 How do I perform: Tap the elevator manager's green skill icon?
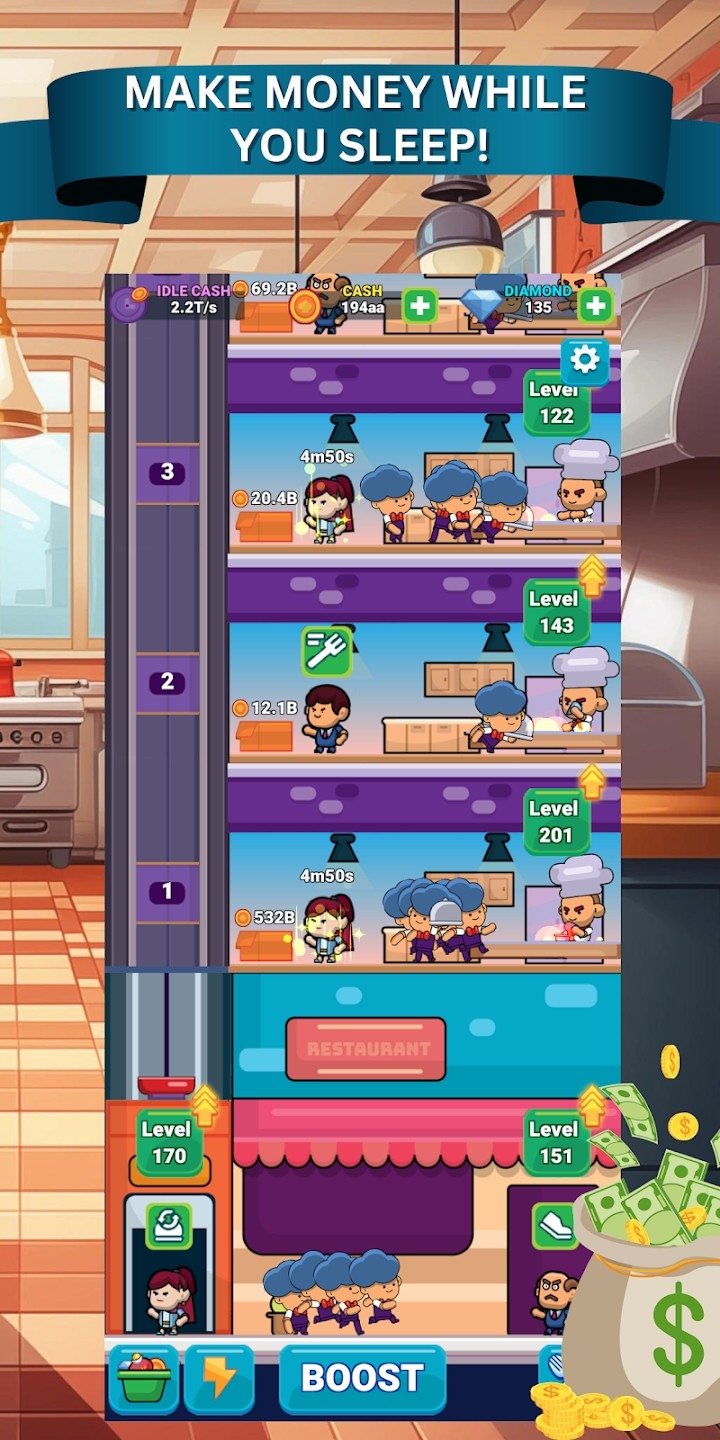[x=168, y=1226]
